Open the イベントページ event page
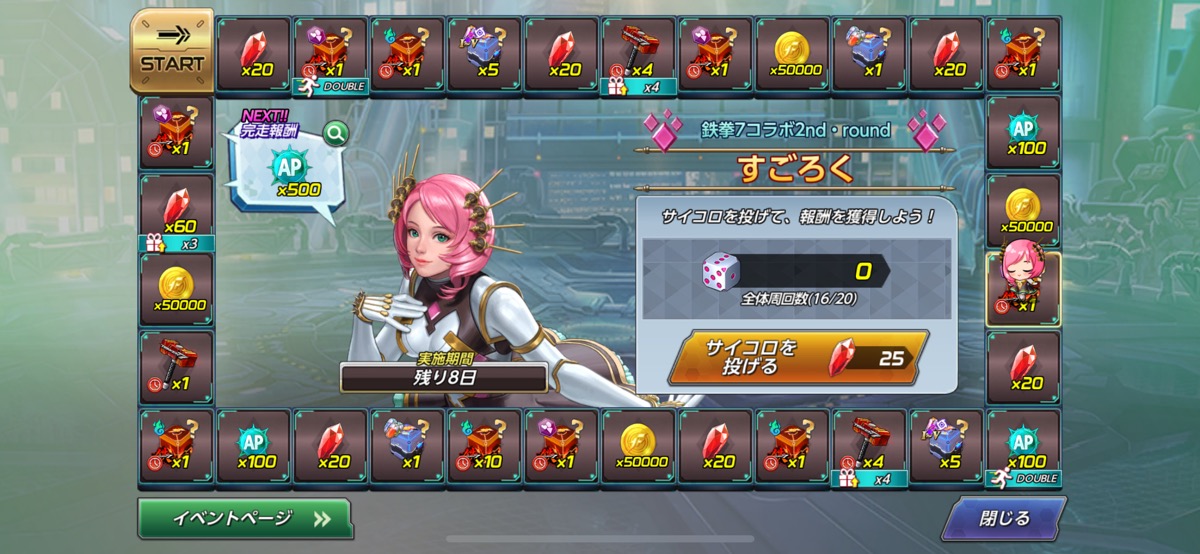This screenshot has width=1200, height=554. tap(245, 518)
